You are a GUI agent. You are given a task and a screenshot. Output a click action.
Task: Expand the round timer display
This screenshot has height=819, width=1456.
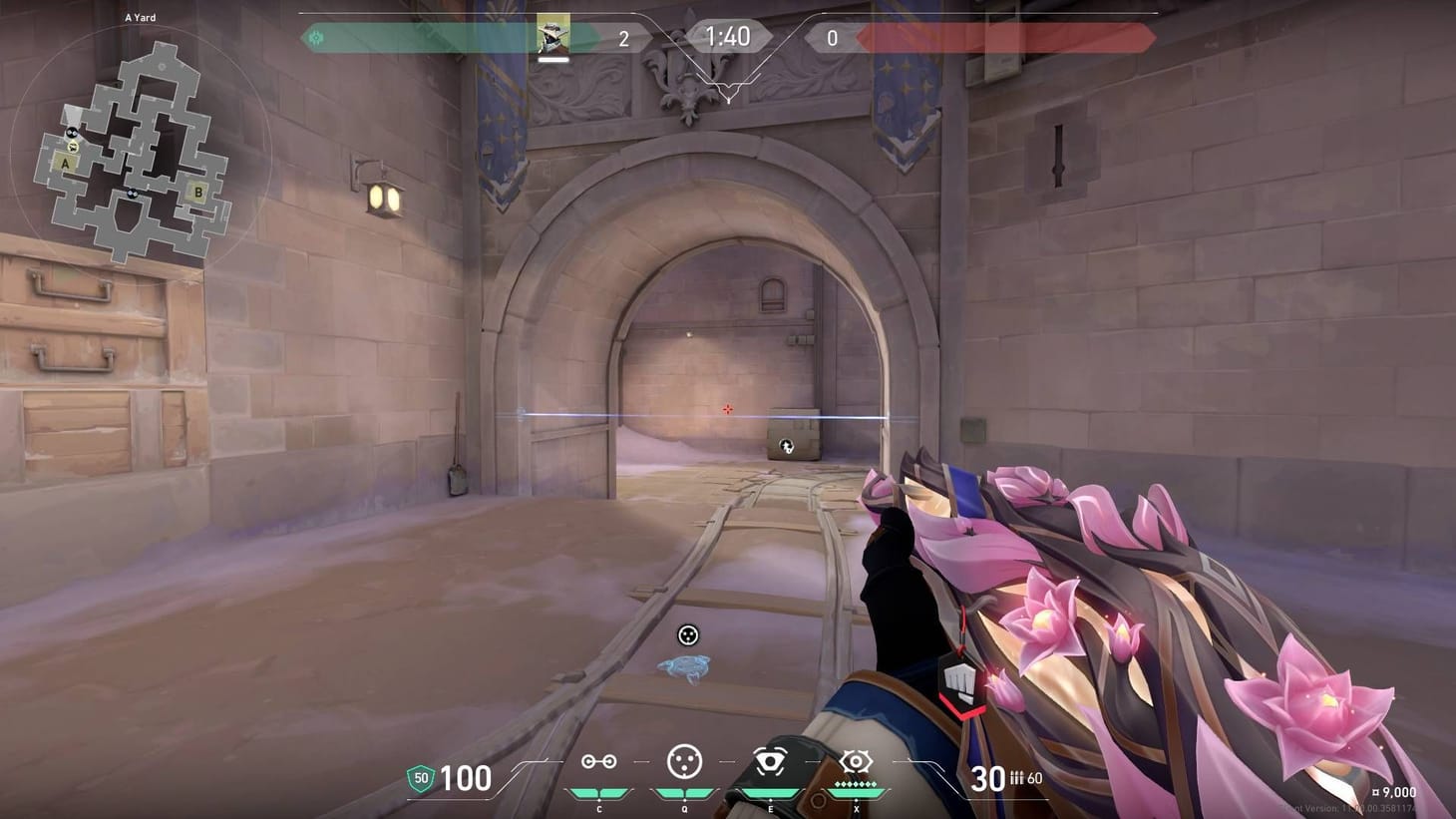click(729, 37)
